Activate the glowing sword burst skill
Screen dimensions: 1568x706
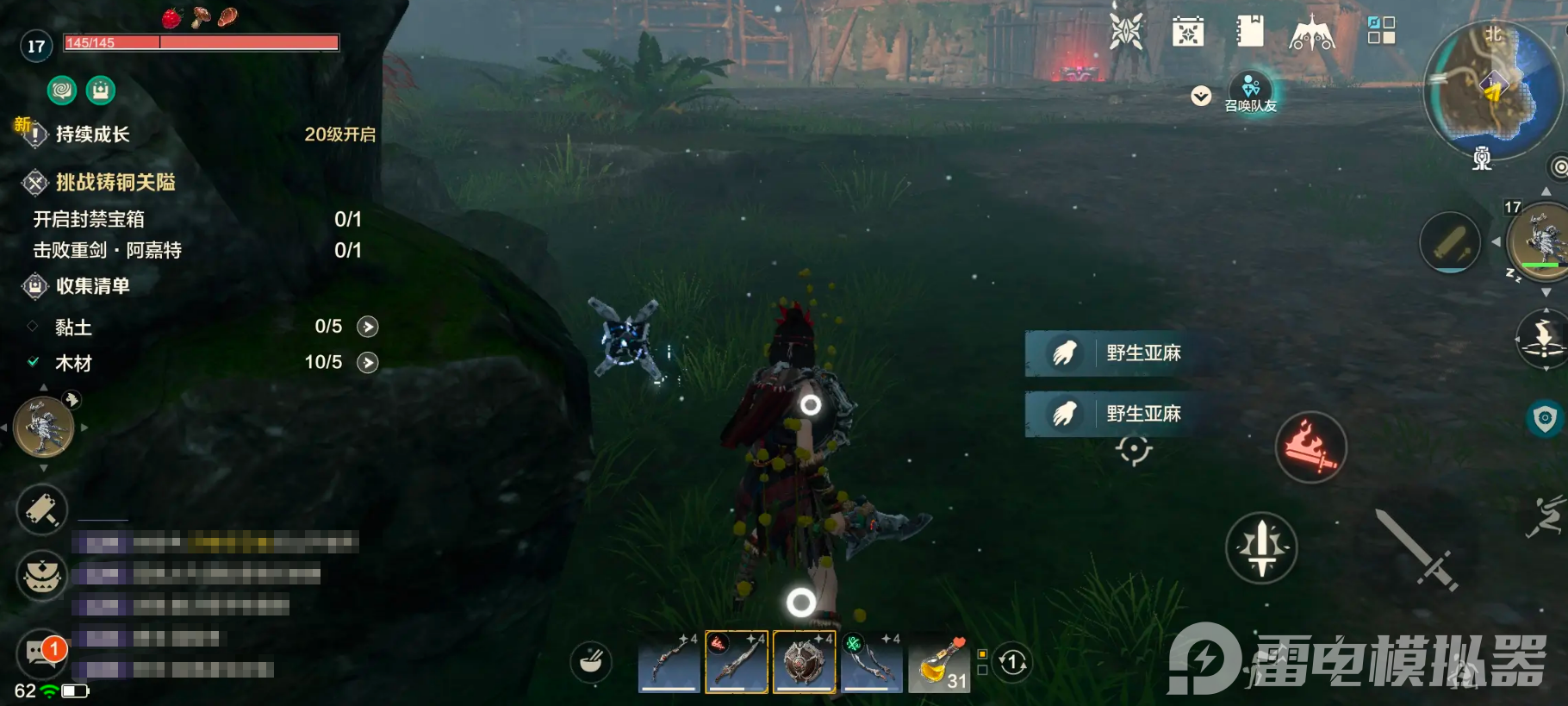click(1261, 547)
